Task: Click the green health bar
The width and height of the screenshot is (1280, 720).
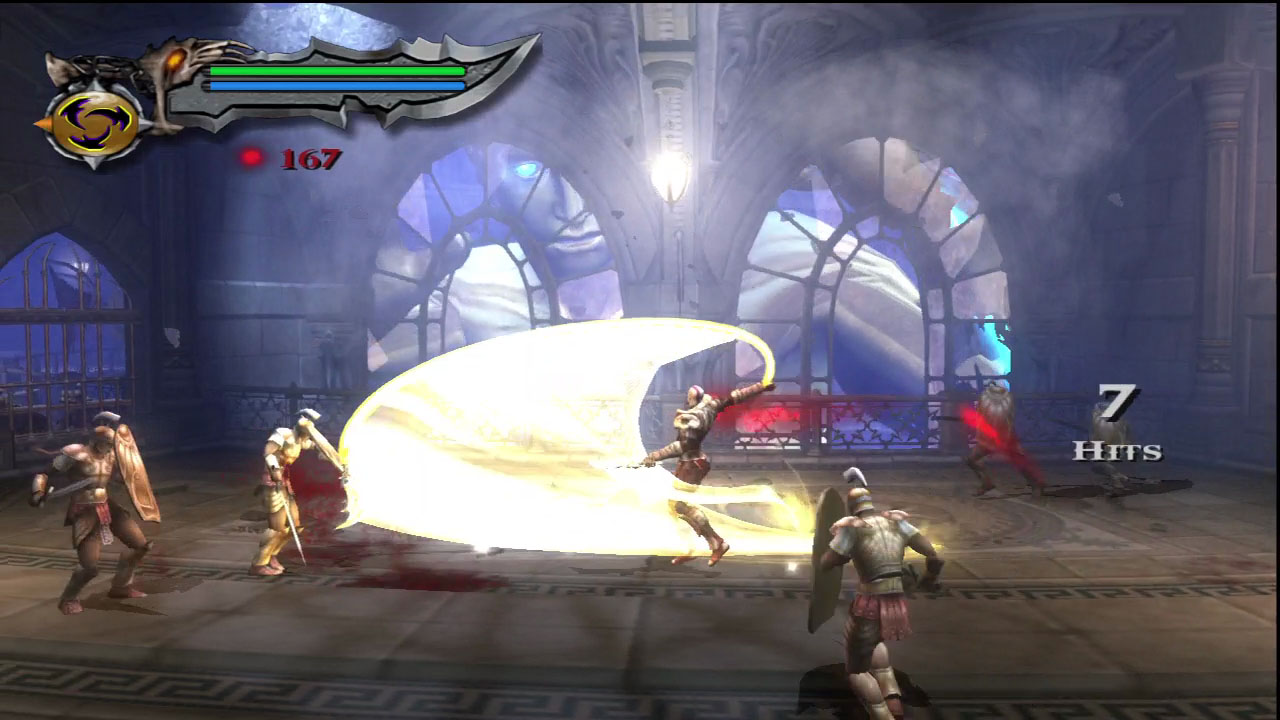Action: pos(336,72)
